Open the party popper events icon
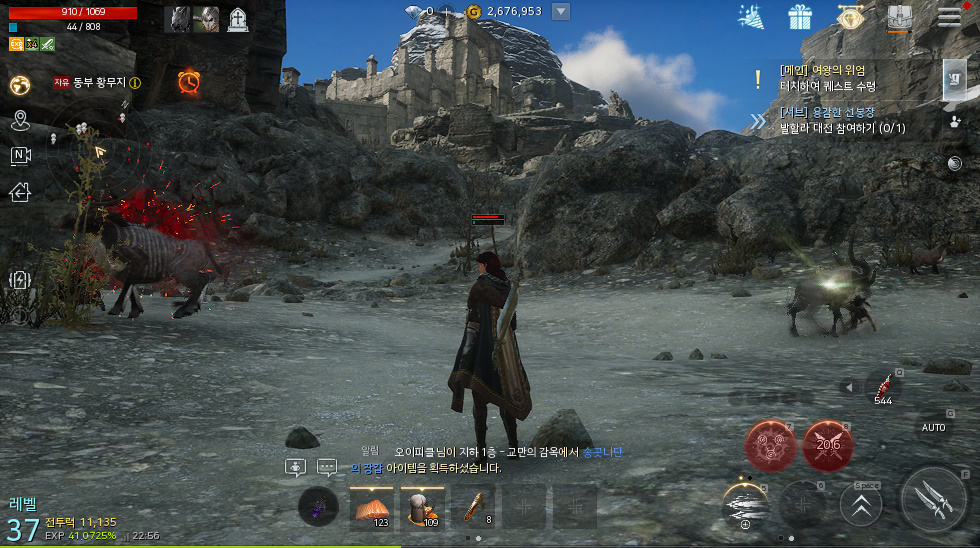Screen dimensions: 980x548 click(x=751, y=16)
